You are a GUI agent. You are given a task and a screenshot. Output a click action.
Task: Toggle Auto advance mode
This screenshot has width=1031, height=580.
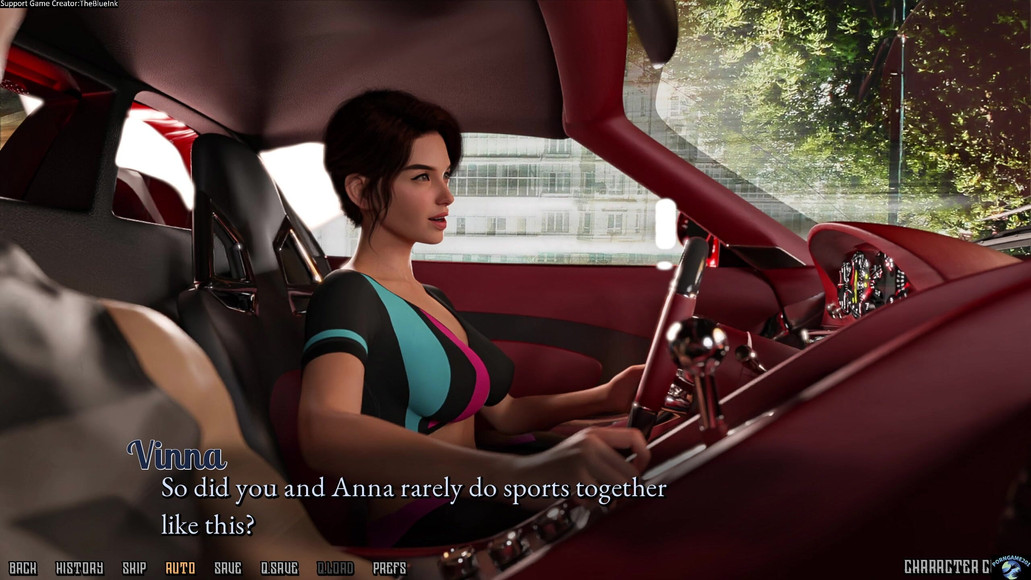pyautogui.click(x=180, y=568)
